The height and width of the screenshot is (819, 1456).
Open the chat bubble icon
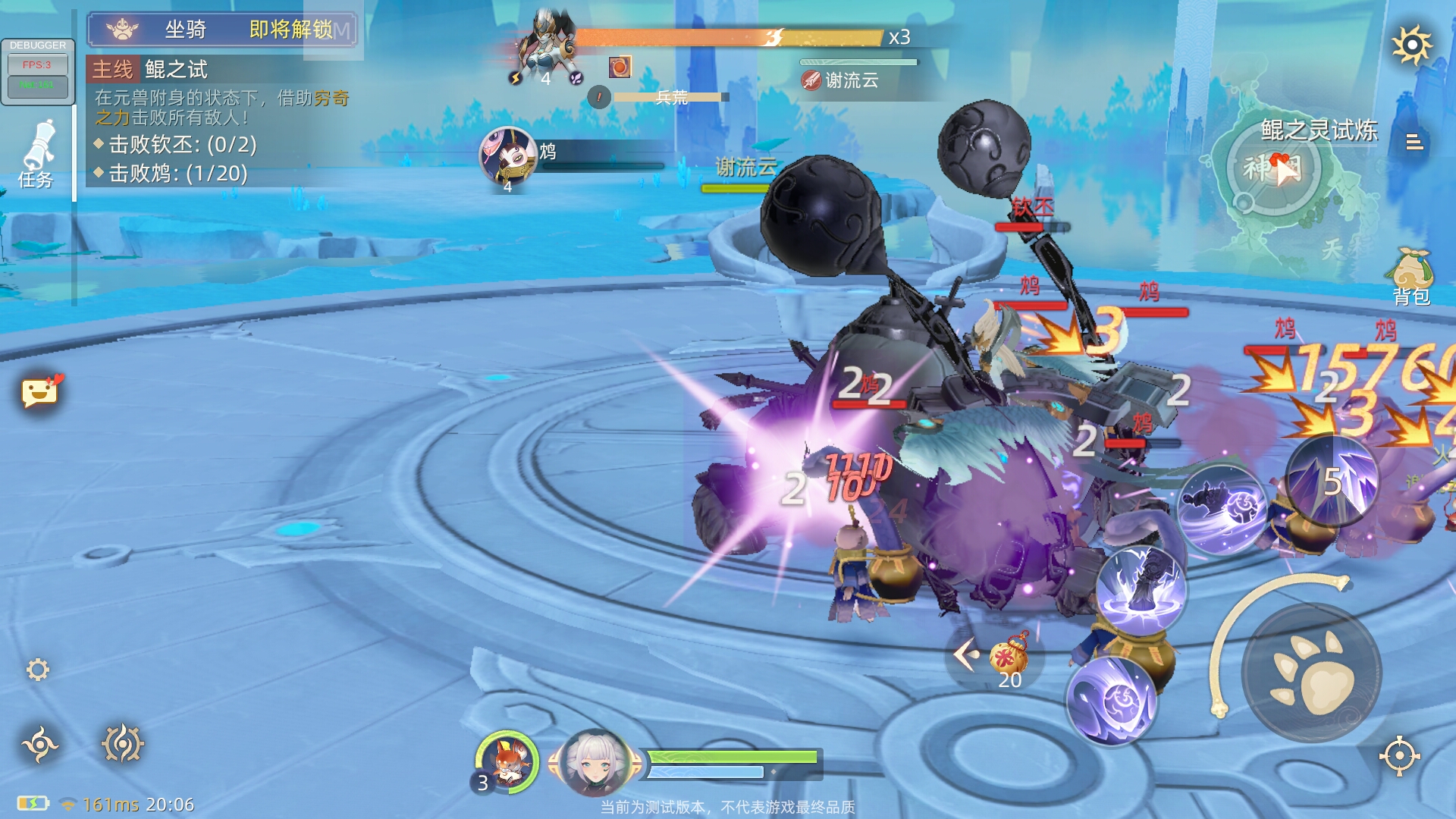(x=40, y=391)
